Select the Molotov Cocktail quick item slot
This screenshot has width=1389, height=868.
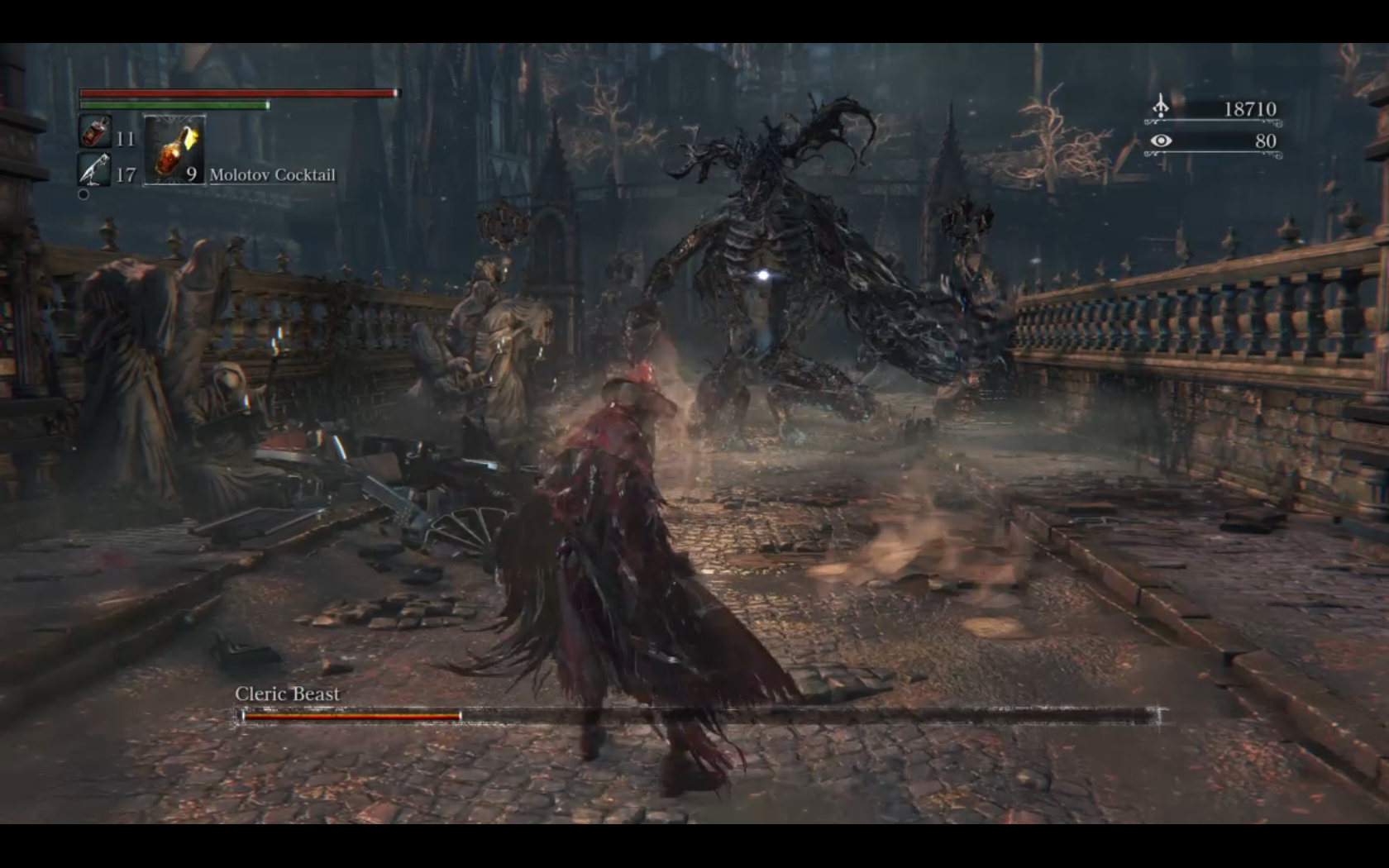(x=174, y=150)
